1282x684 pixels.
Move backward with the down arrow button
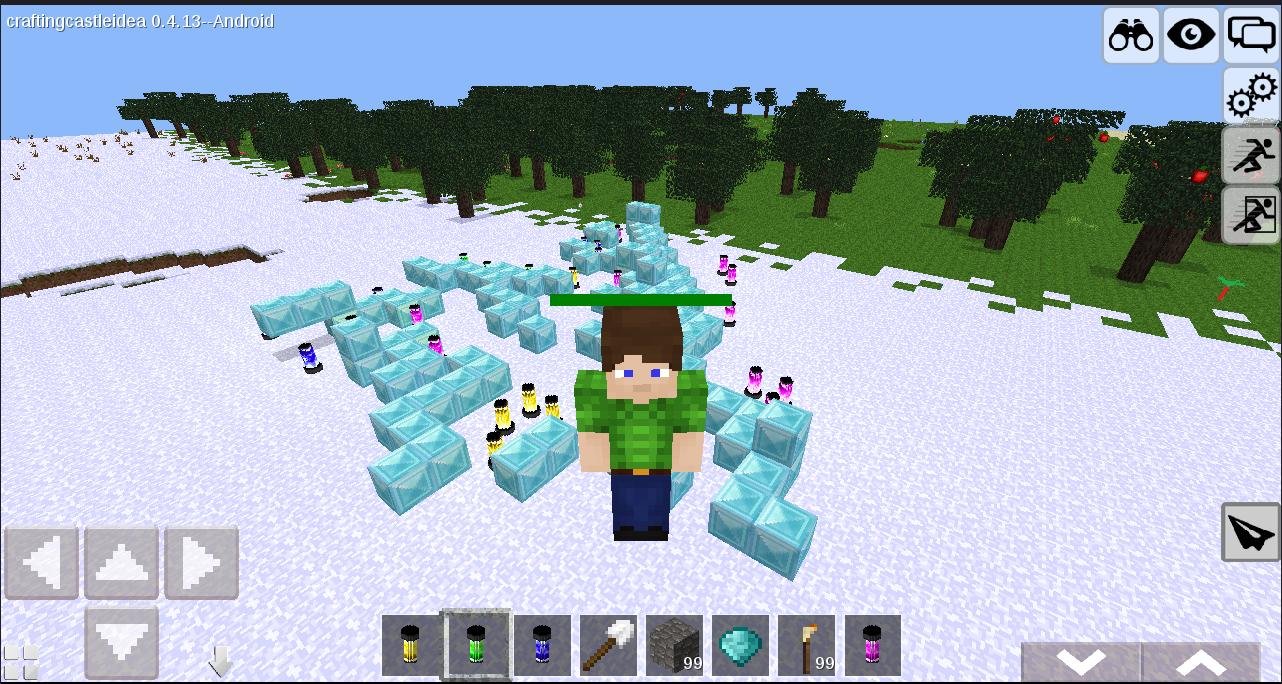pyautogui.click(x=122, y=641)
